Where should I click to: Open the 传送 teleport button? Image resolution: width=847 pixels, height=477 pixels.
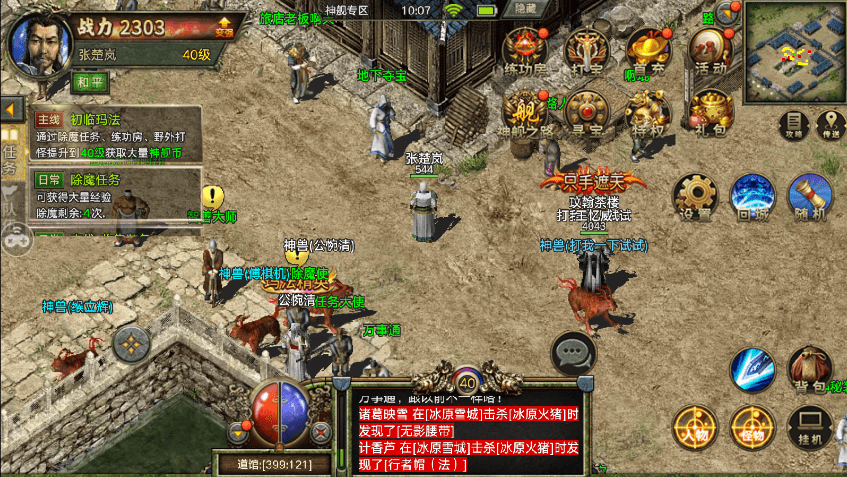pos(829,124)
